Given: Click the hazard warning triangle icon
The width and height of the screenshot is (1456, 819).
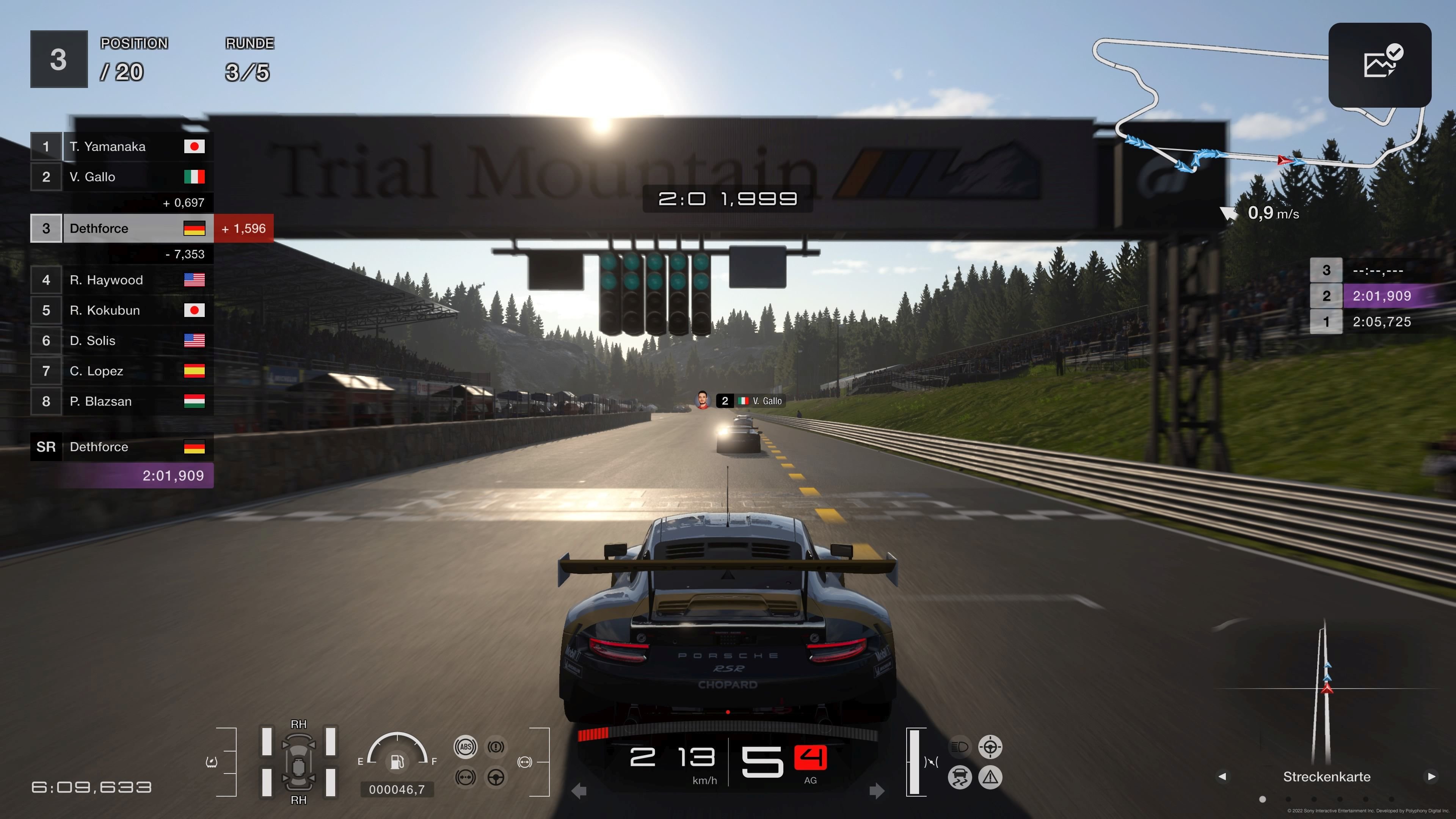Looking at the screenshot, I should pyautogui.click(x=990, y=778).
